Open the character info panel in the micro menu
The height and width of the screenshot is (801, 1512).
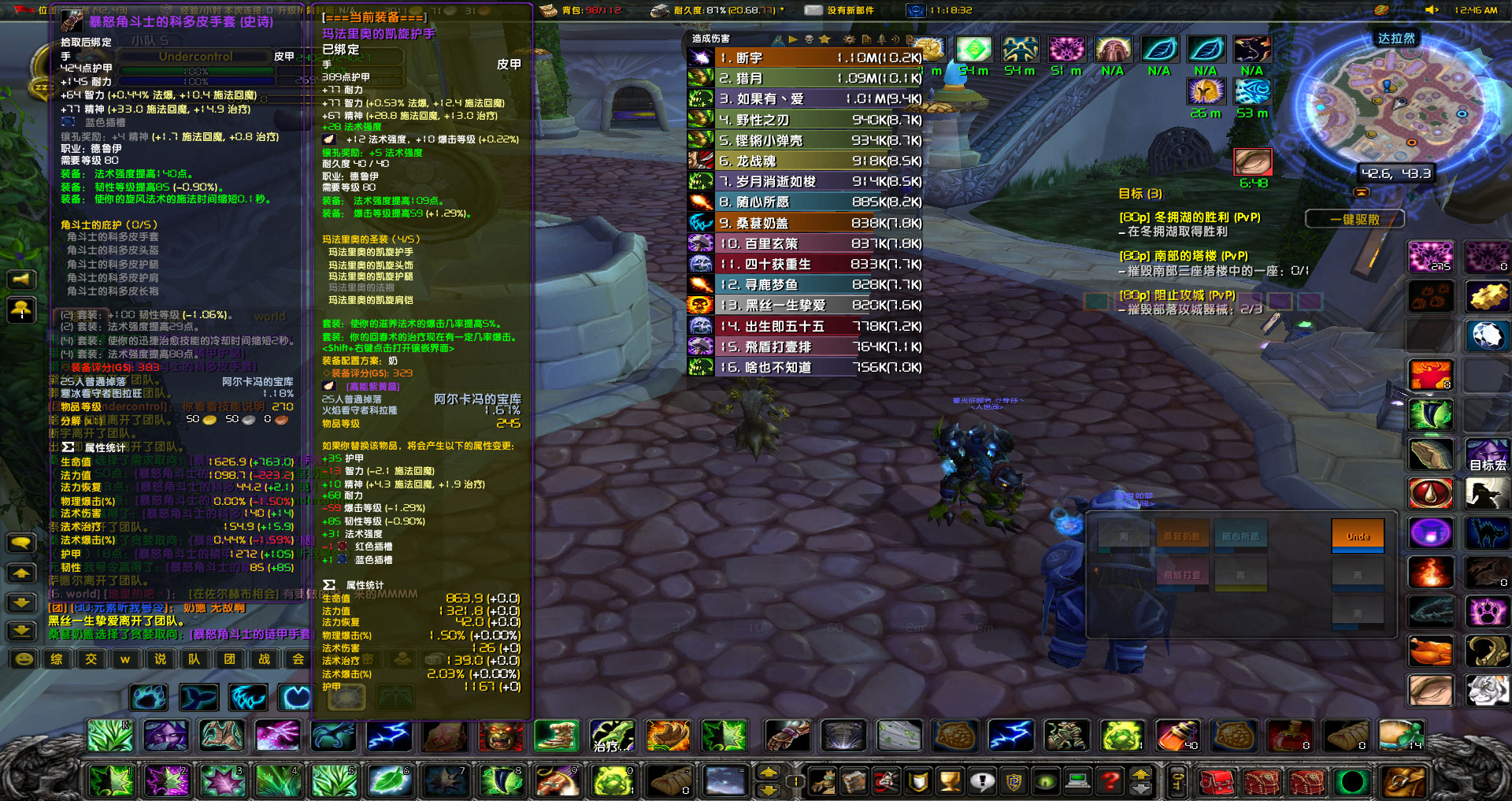tap(824, 782)
